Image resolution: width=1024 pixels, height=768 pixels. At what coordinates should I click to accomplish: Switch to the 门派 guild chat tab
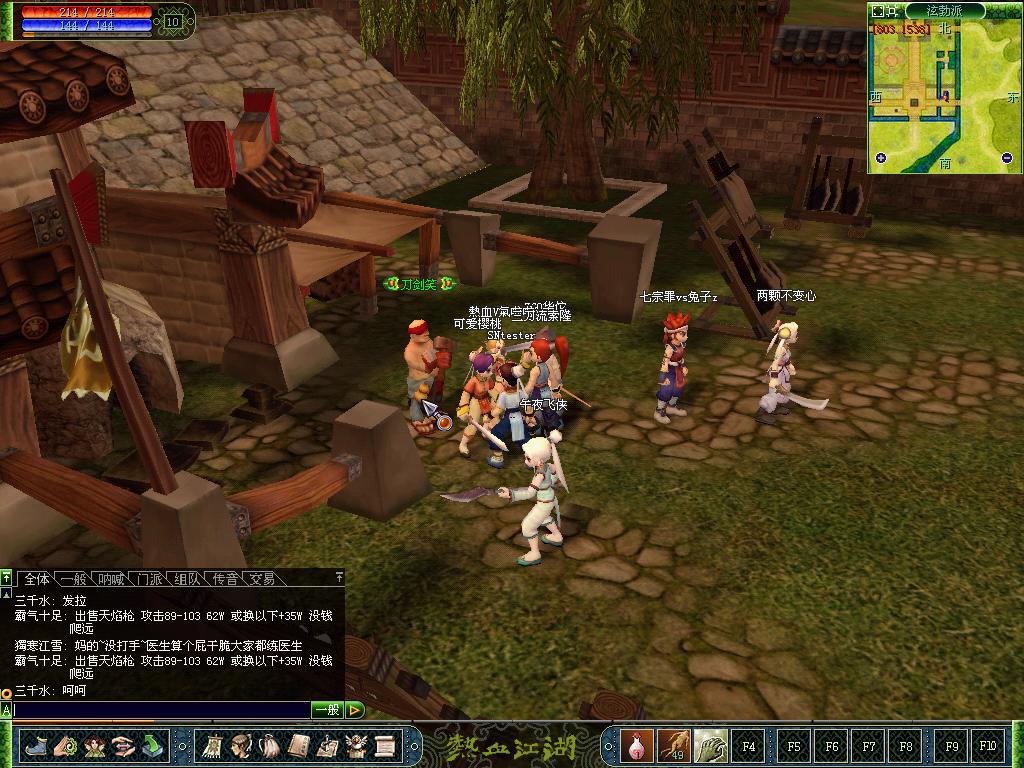pyautogui.click(x=150, y=579)
